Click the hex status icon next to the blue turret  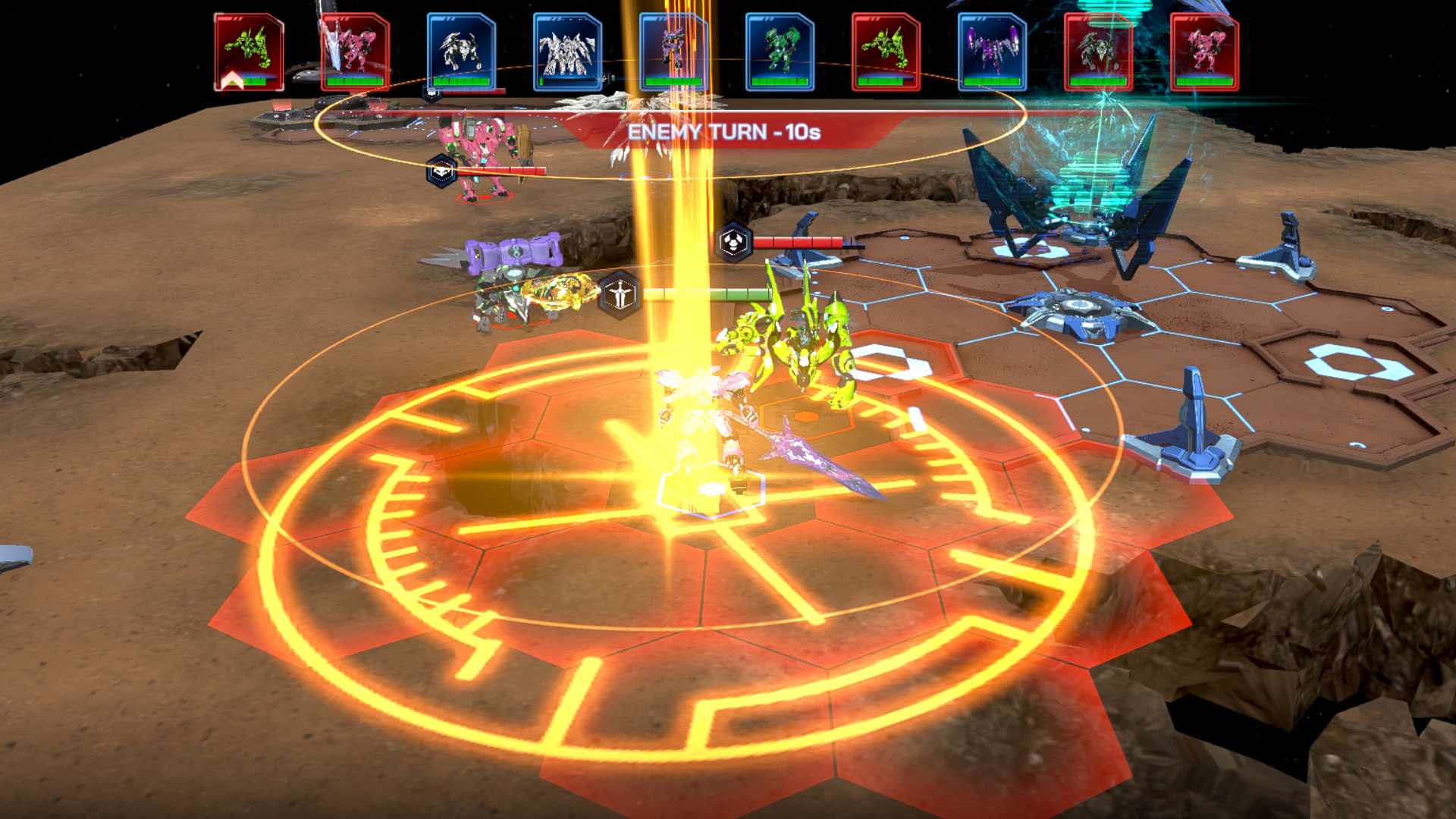click(x=734, y=243)
